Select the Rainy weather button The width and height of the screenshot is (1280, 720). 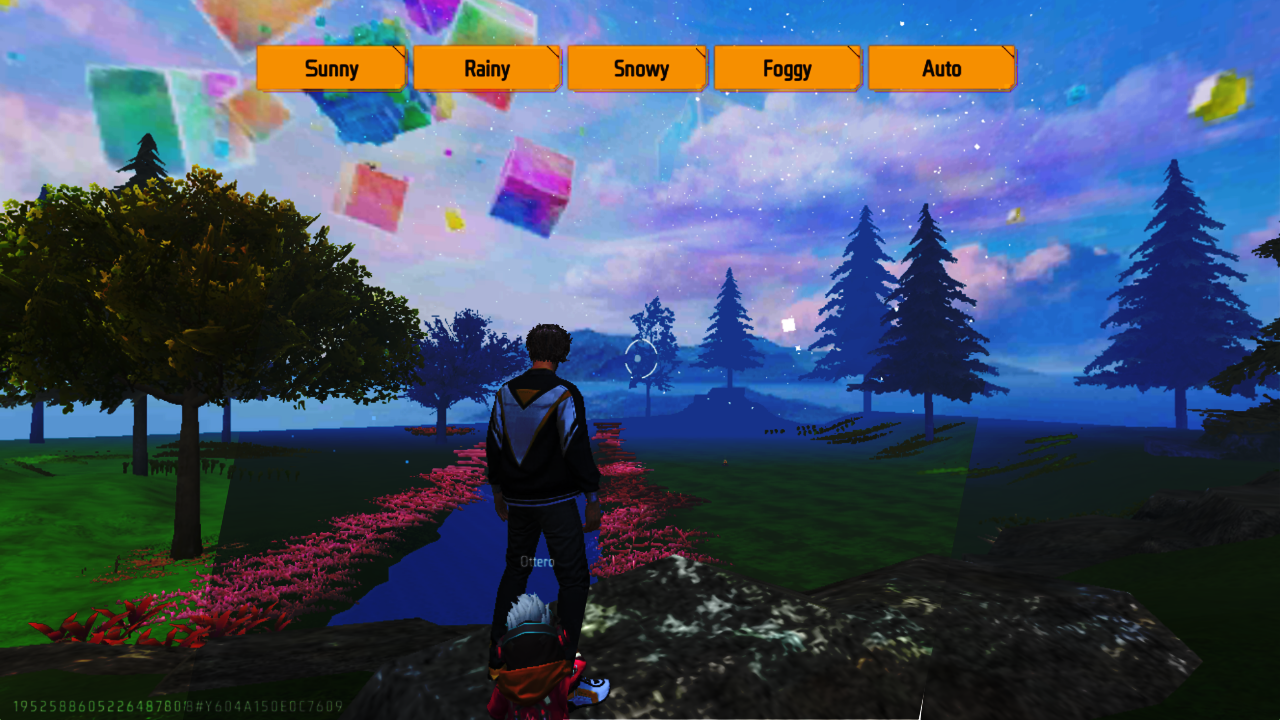pos(486,68)
